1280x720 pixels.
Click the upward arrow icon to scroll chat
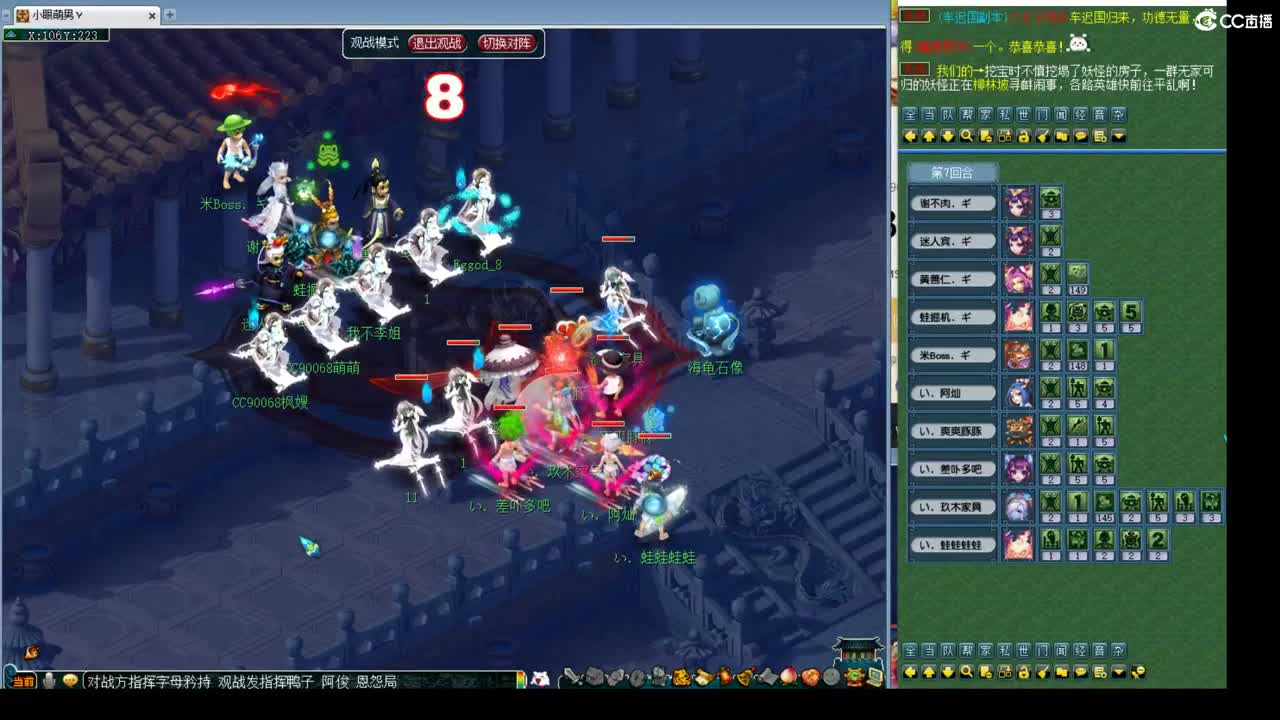[928, 136]
